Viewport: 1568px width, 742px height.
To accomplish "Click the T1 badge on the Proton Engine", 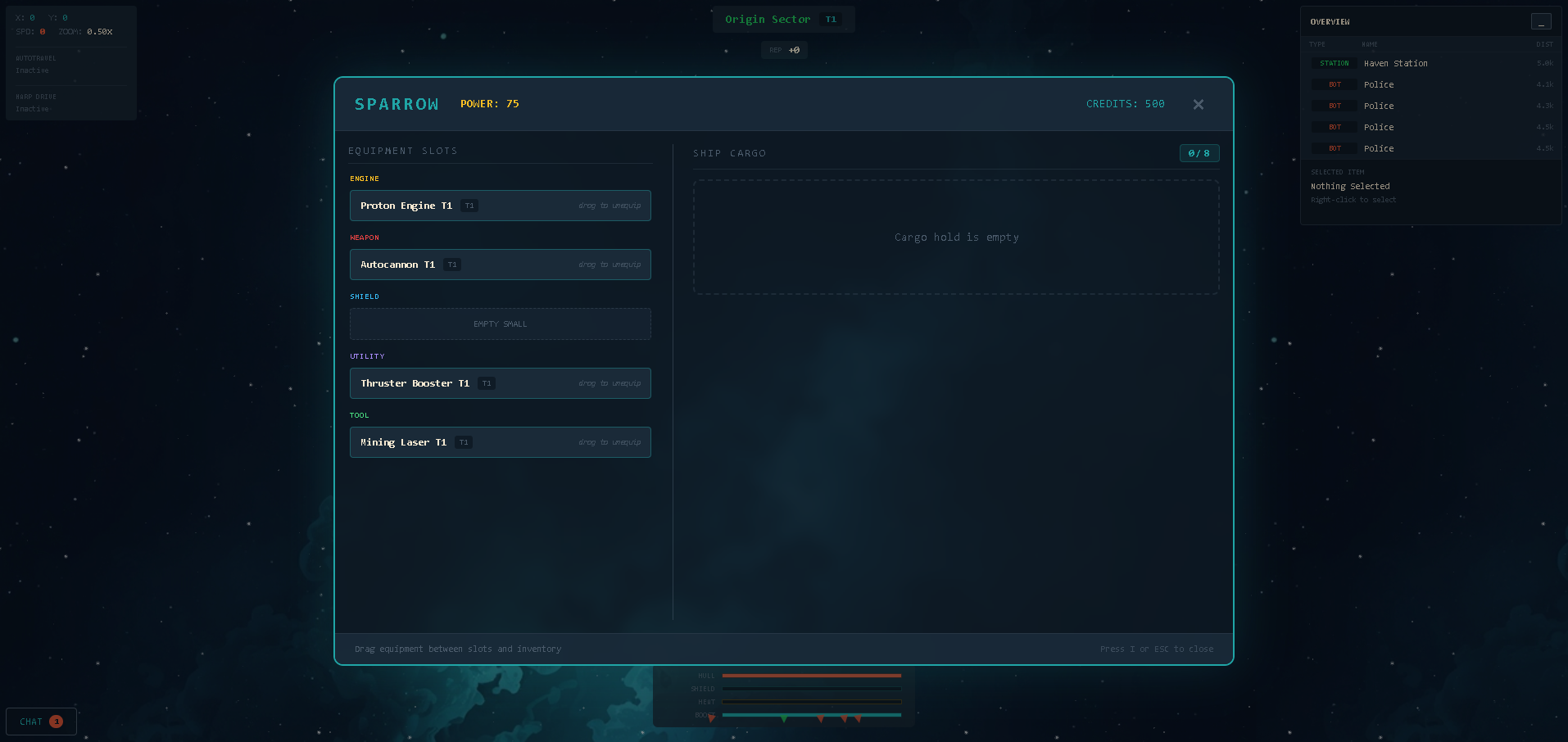I will [469, 206].
